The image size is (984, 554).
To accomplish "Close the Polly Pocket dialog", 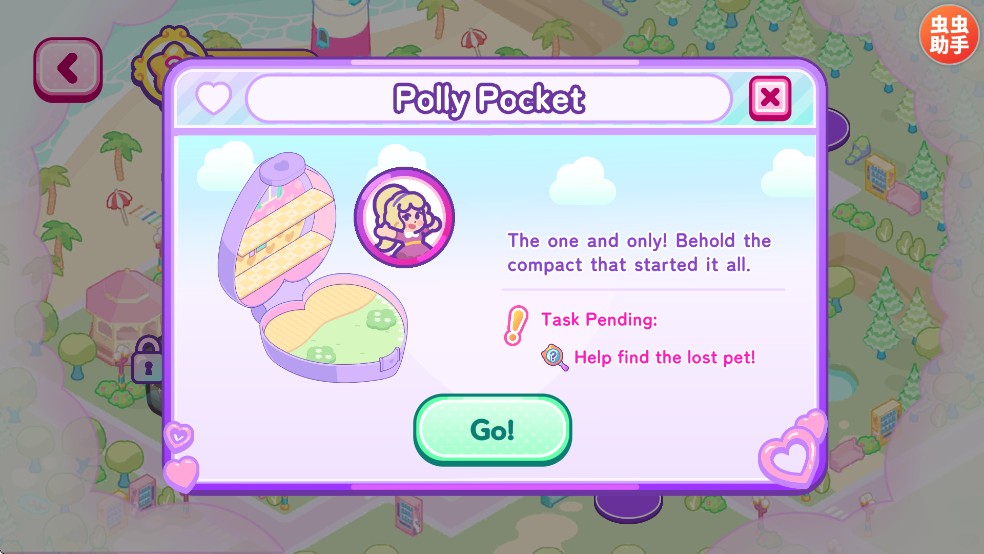I will pyautogui.click(x=769, y=97).
